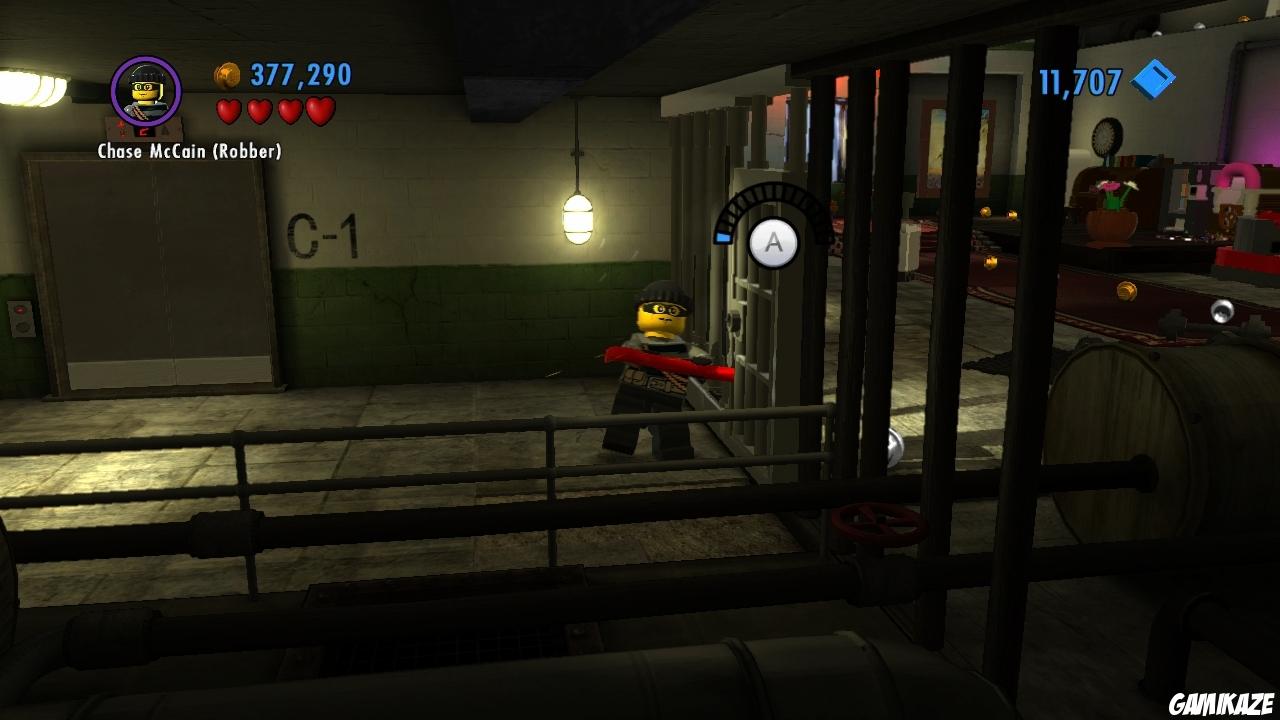
Task: Select the gold coin icon beside the score
Action: 225,73
